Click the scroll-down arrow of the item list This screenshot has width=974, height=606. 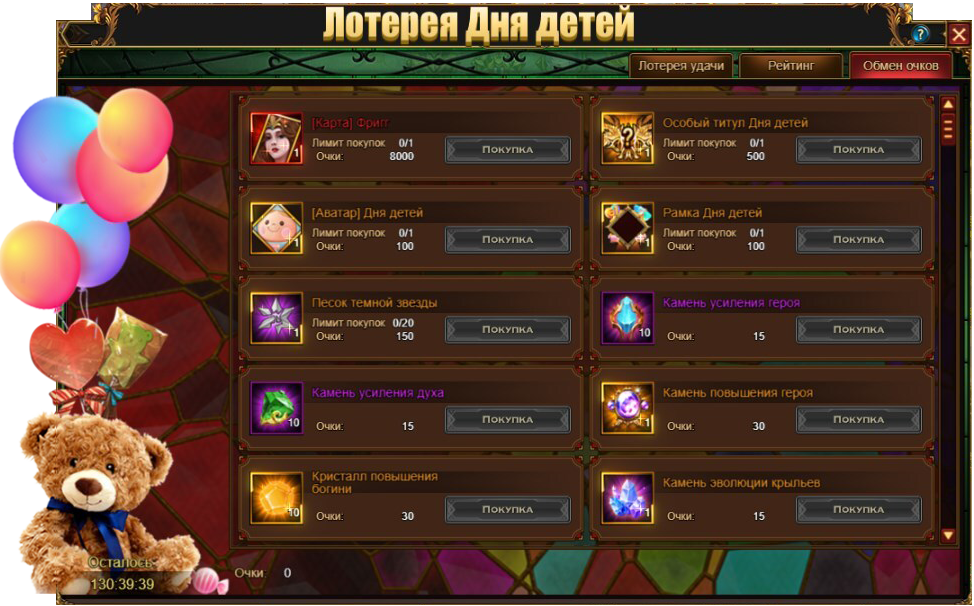pos(948,536)
